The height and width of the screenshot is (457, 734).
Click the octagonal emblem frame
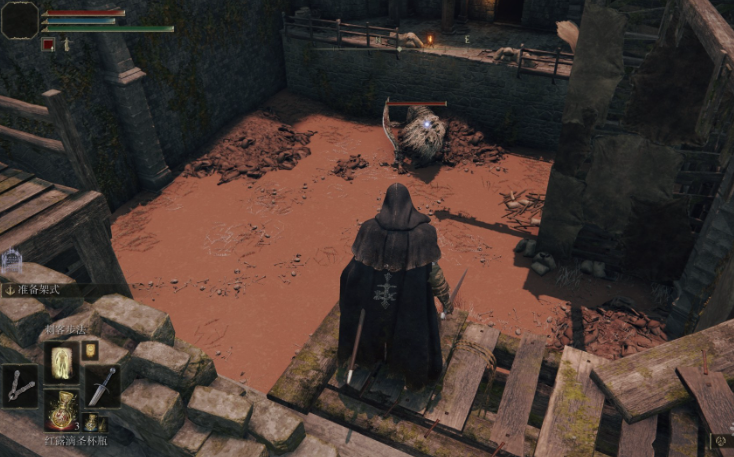point(20,20)
